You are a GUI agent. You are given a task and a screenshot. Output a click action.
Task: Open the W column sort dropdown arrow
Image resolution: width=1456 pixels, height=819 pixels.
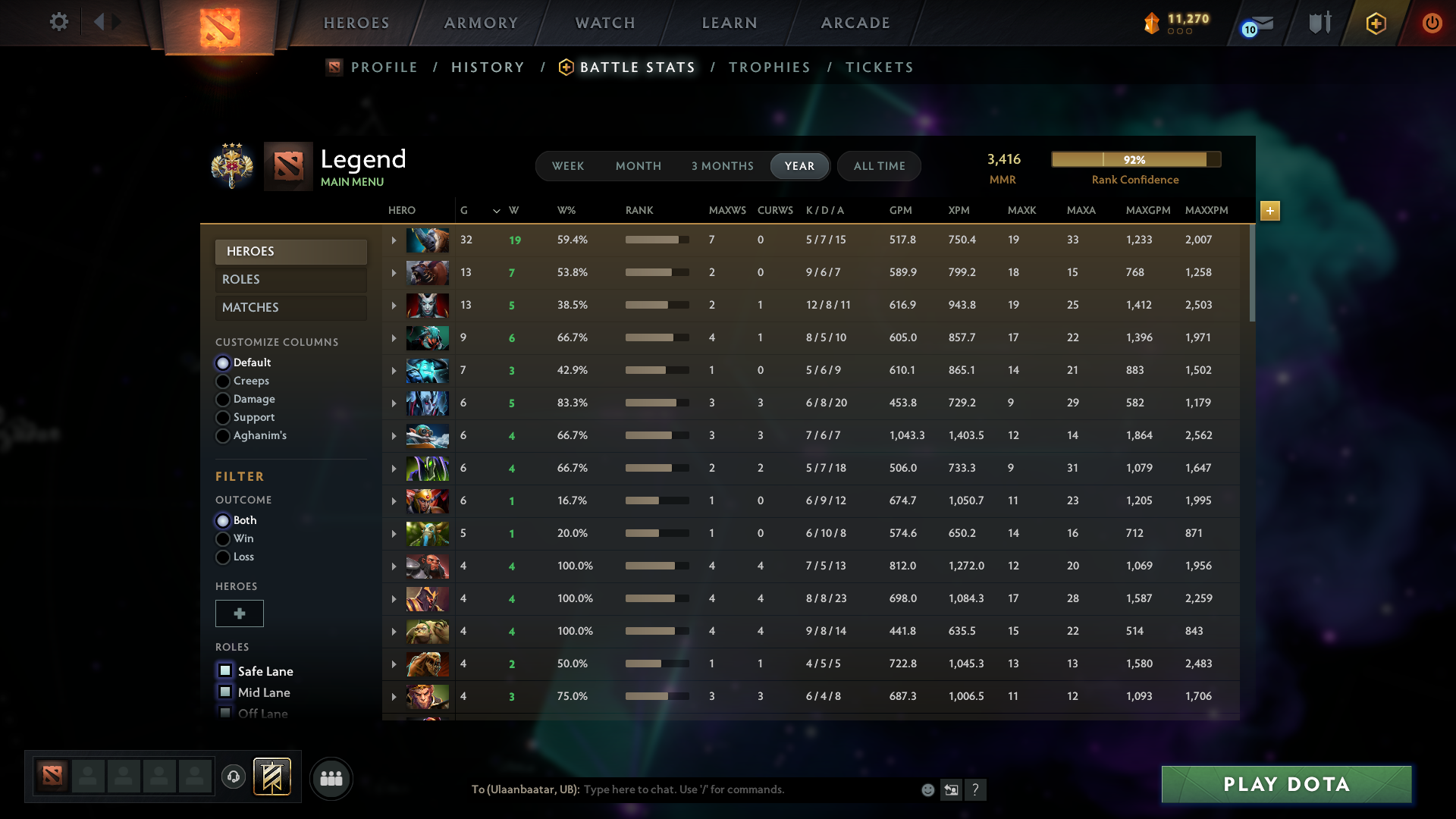pos(496,211)
